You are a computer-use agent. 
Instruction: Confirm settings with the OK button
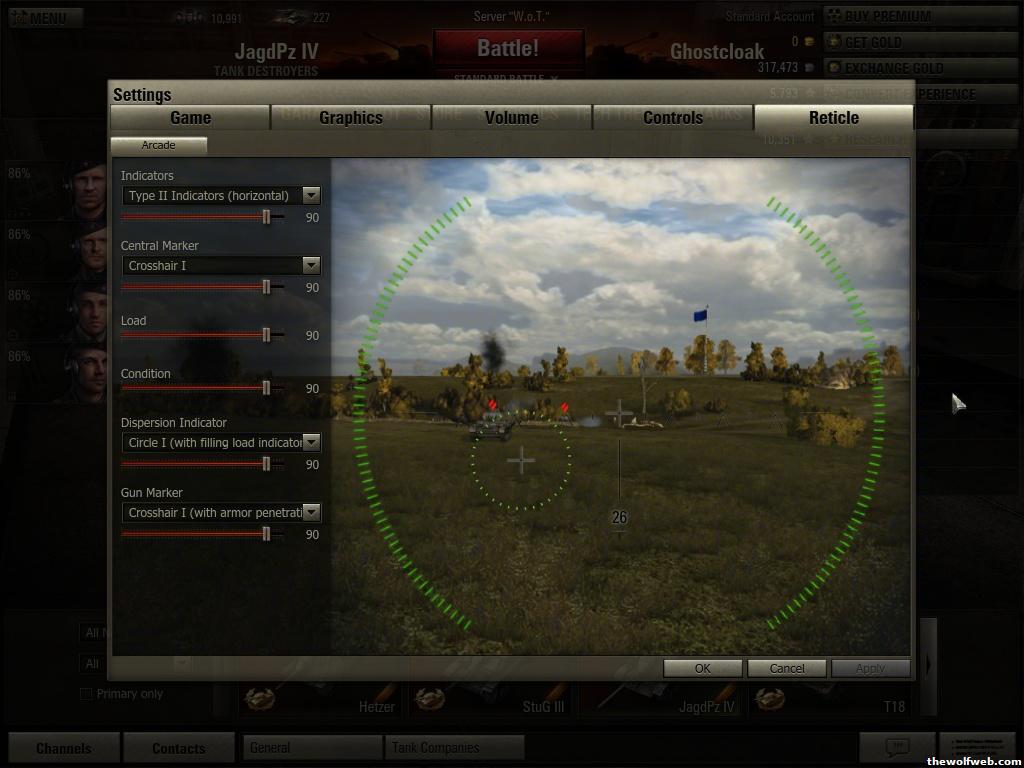coord(702,668)
